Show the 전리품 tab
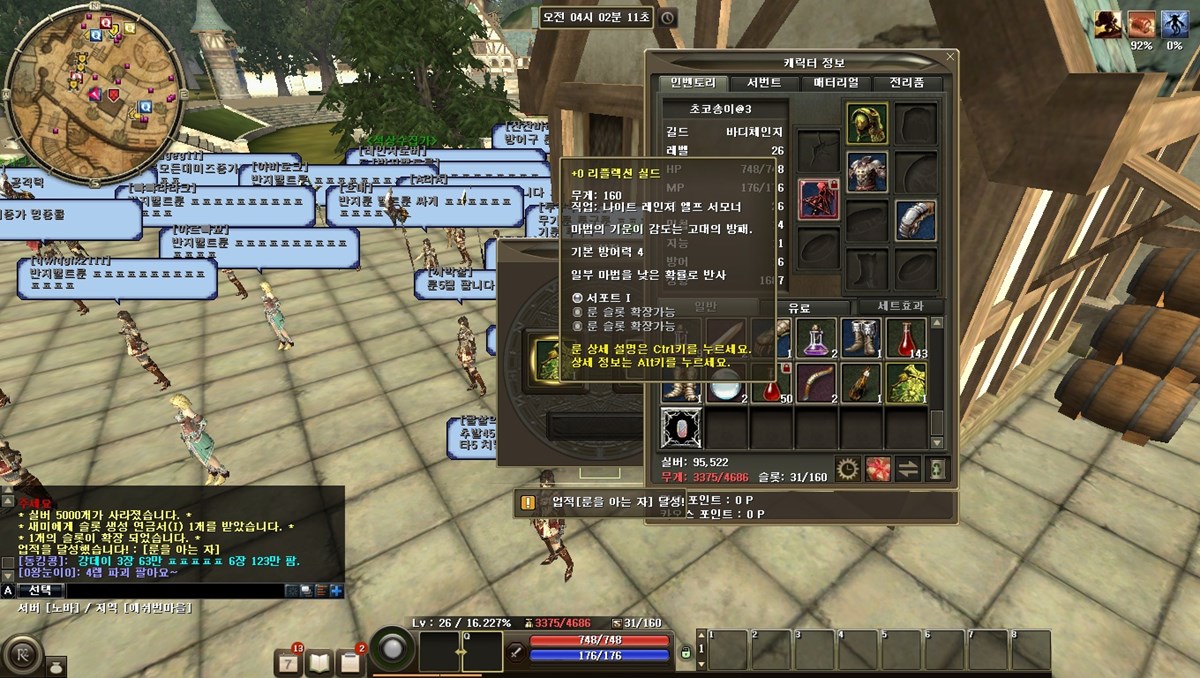Screen dimensions: 1200x678 (x=907, y=83)
